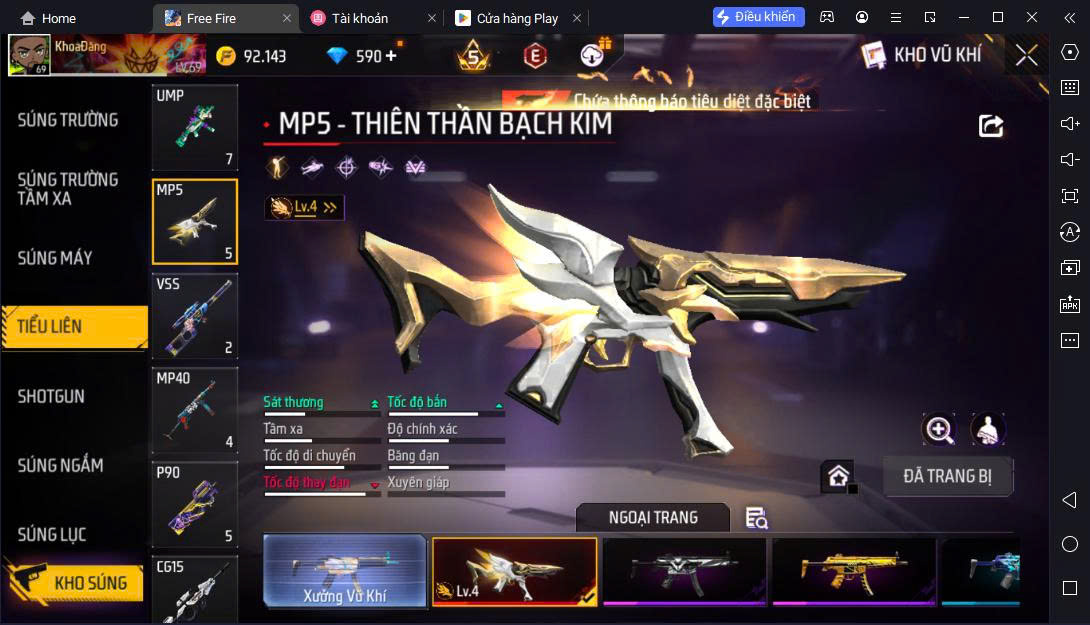Select the MP40 weapon tile
The height and width of the screenshot is (625, 1090).
pyautogui.click(x=195, y=411)
